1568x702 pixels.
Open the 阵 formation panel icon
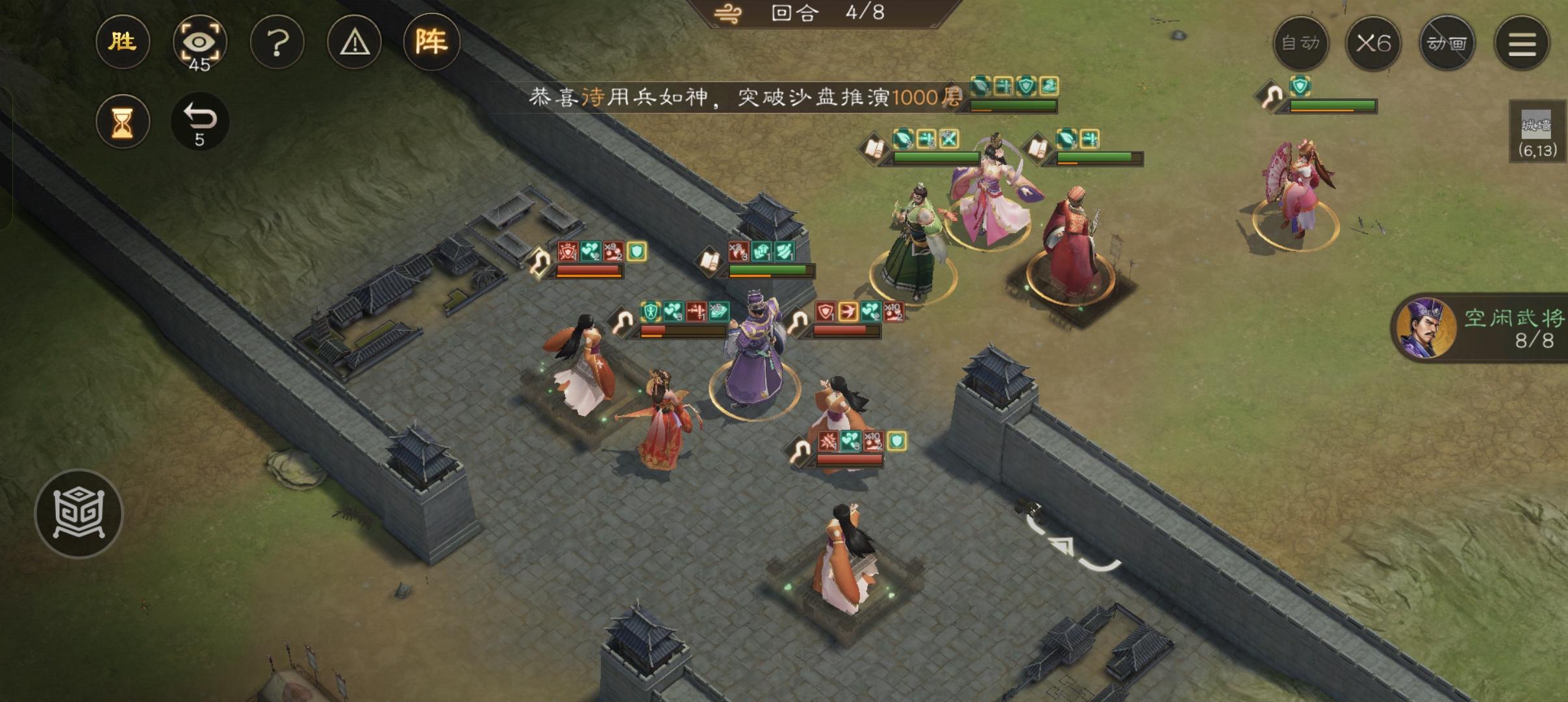click(x=433, y=42)
